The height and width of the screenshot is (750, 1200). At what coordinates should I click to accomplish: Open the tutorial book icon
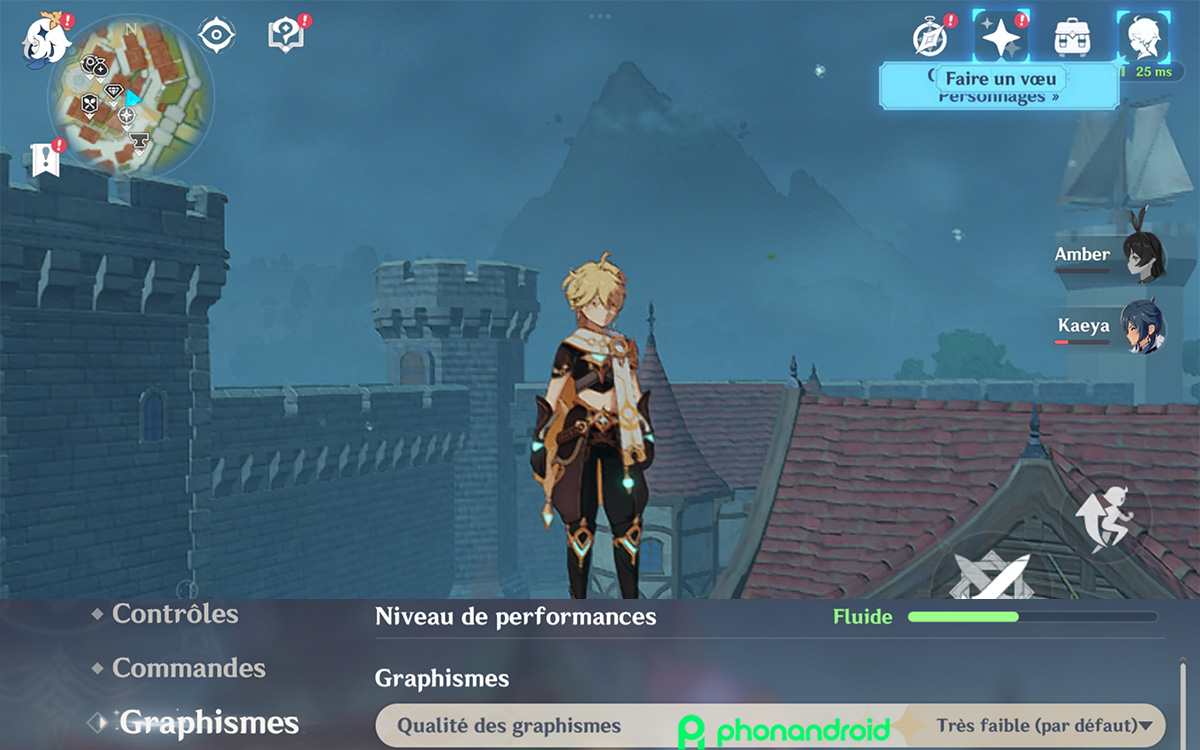pyautogui.click(x=285, y=36)
